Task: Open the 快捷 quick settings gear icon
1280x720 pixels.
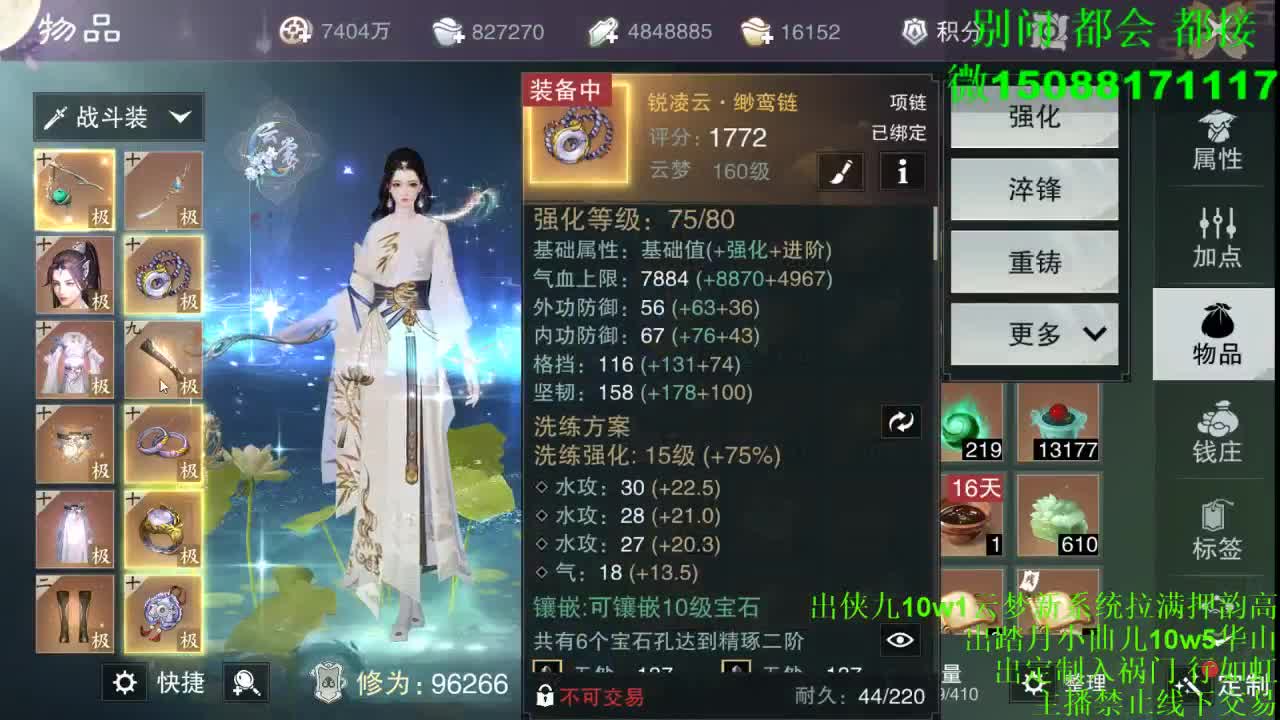Action: point(123,684)
